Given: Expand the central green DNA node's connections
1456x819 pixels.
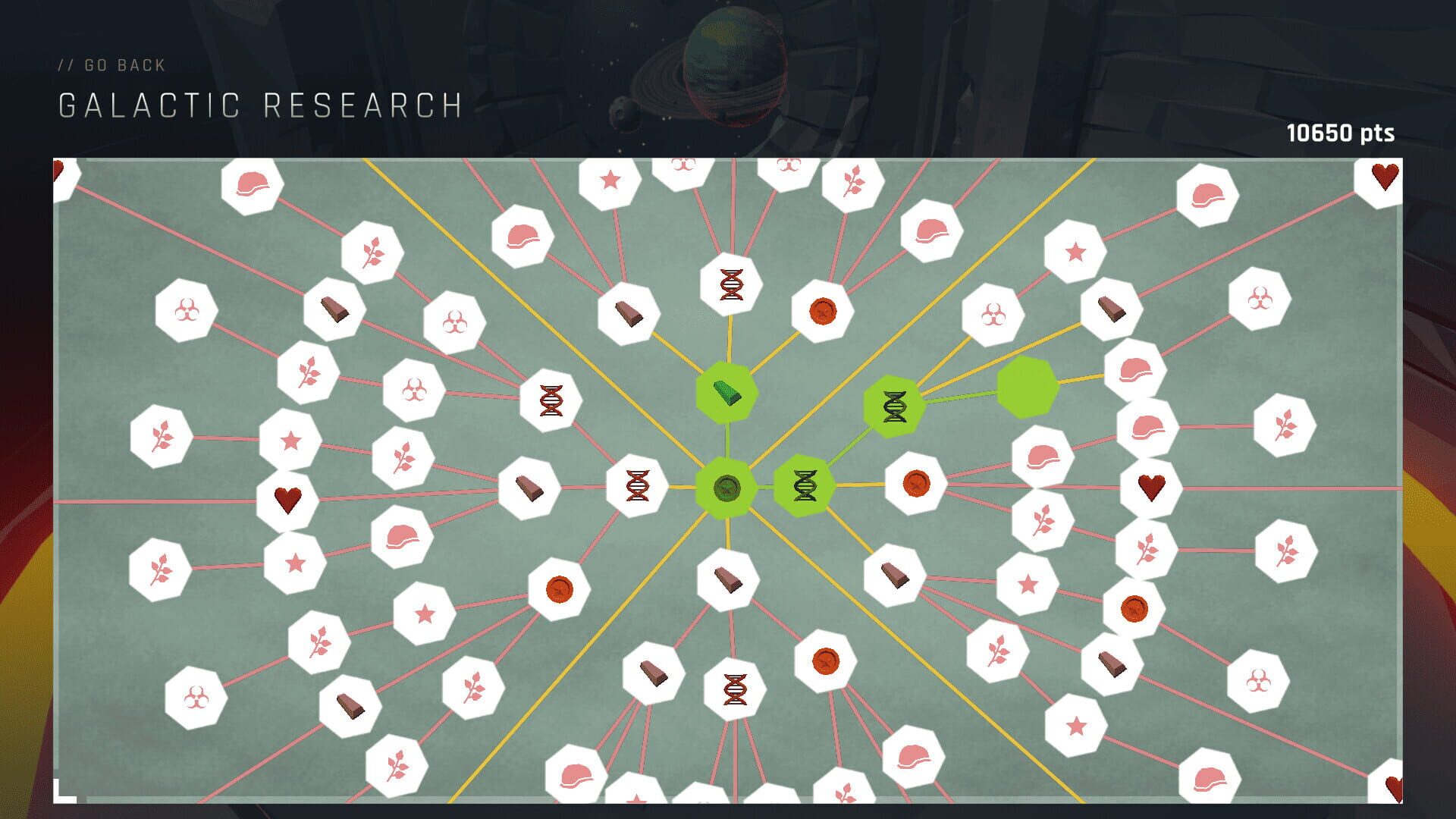Looking at the screenshot, I should tap(805, 485).
